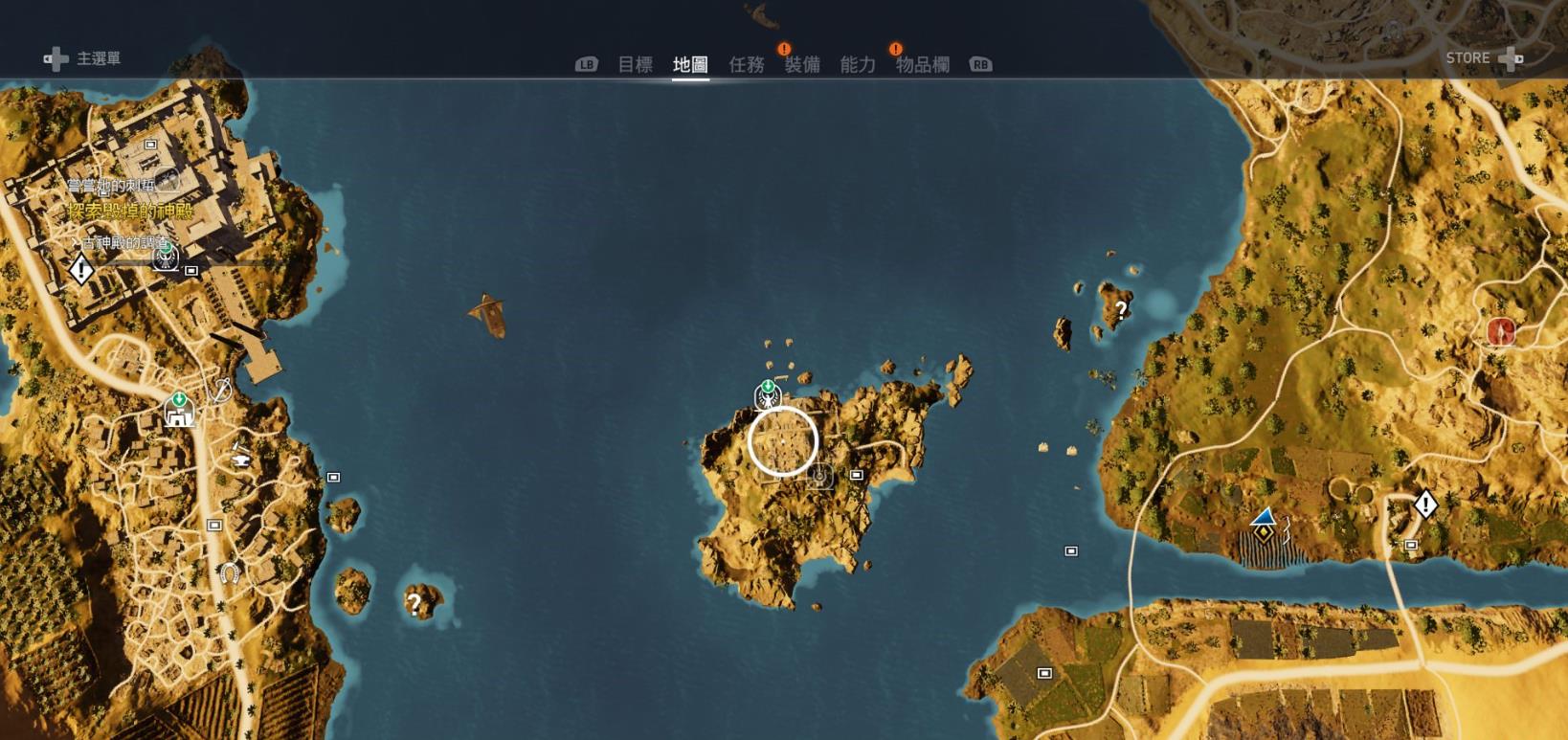Switch to the 目標 tab
1568x740 pixels.
(x=635, y=64)
